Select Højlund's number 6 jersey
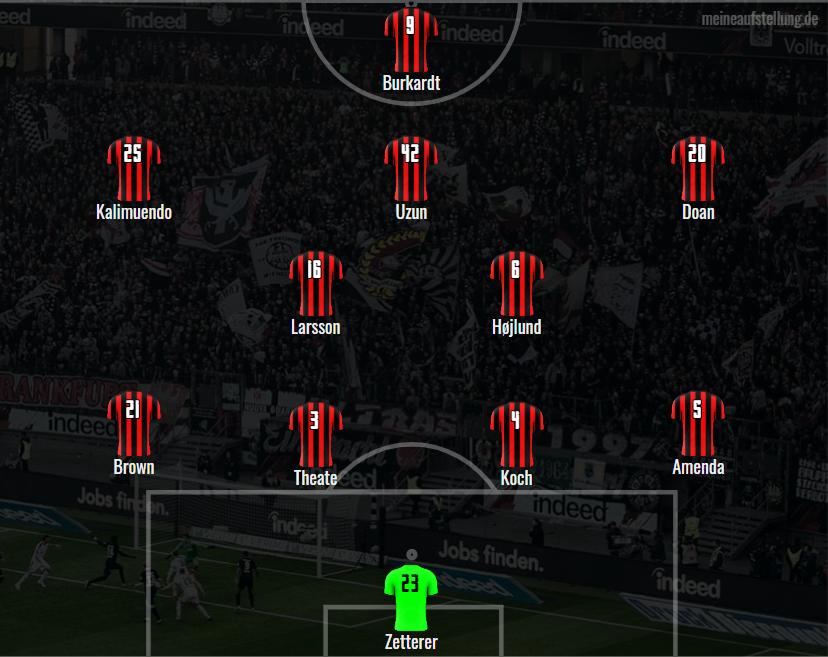The image size is (828, 657). click(516, 283)
